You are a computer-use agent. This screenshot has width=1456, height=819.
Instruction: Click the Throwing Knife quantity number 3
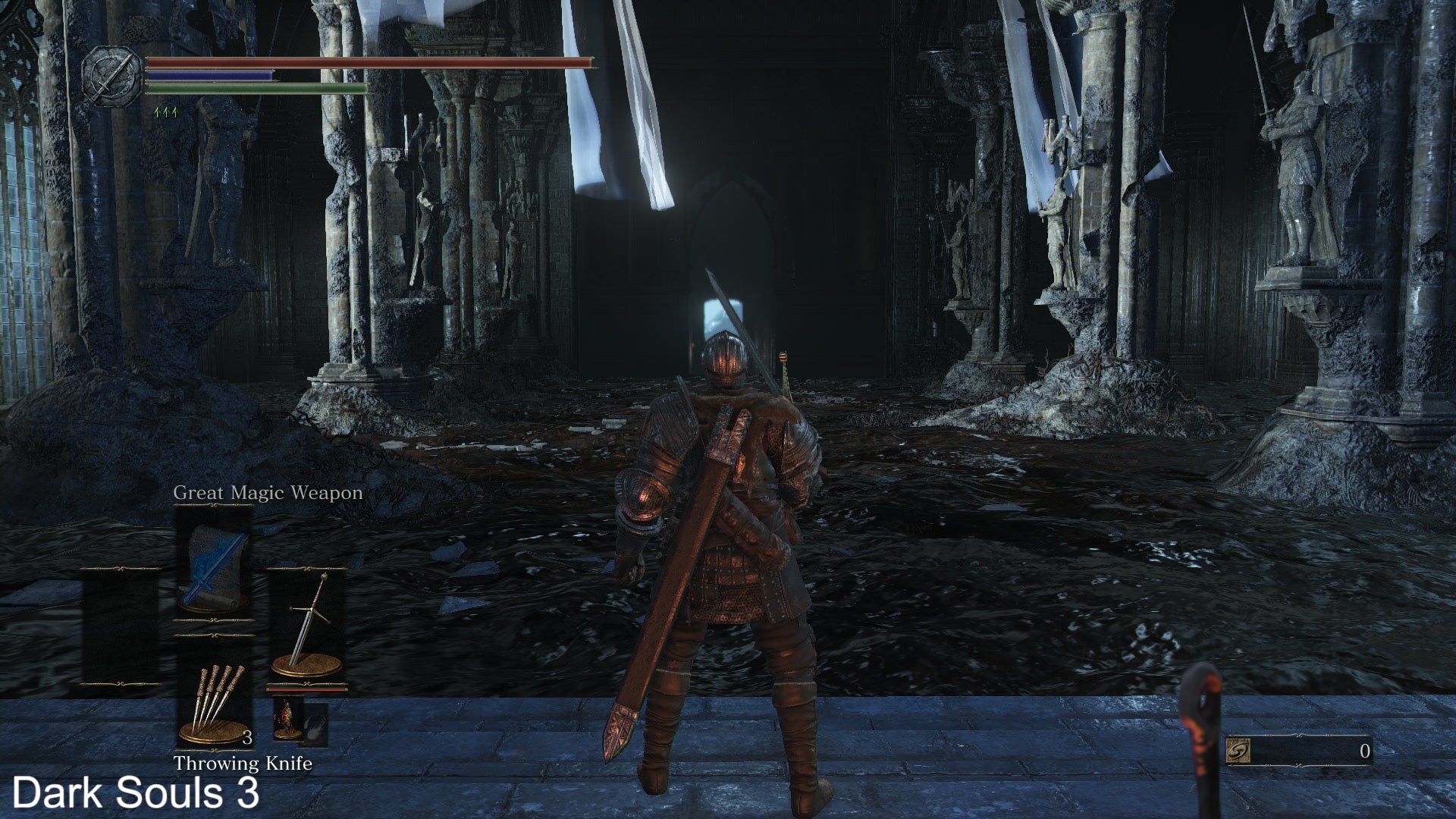(x=248, y=736)
